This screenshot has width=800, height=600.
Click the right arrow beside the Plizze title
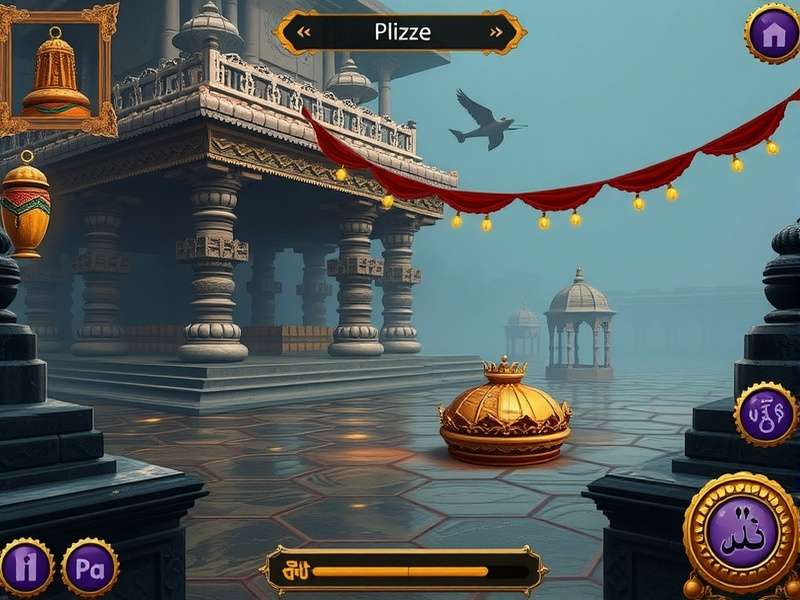point(496,32)
